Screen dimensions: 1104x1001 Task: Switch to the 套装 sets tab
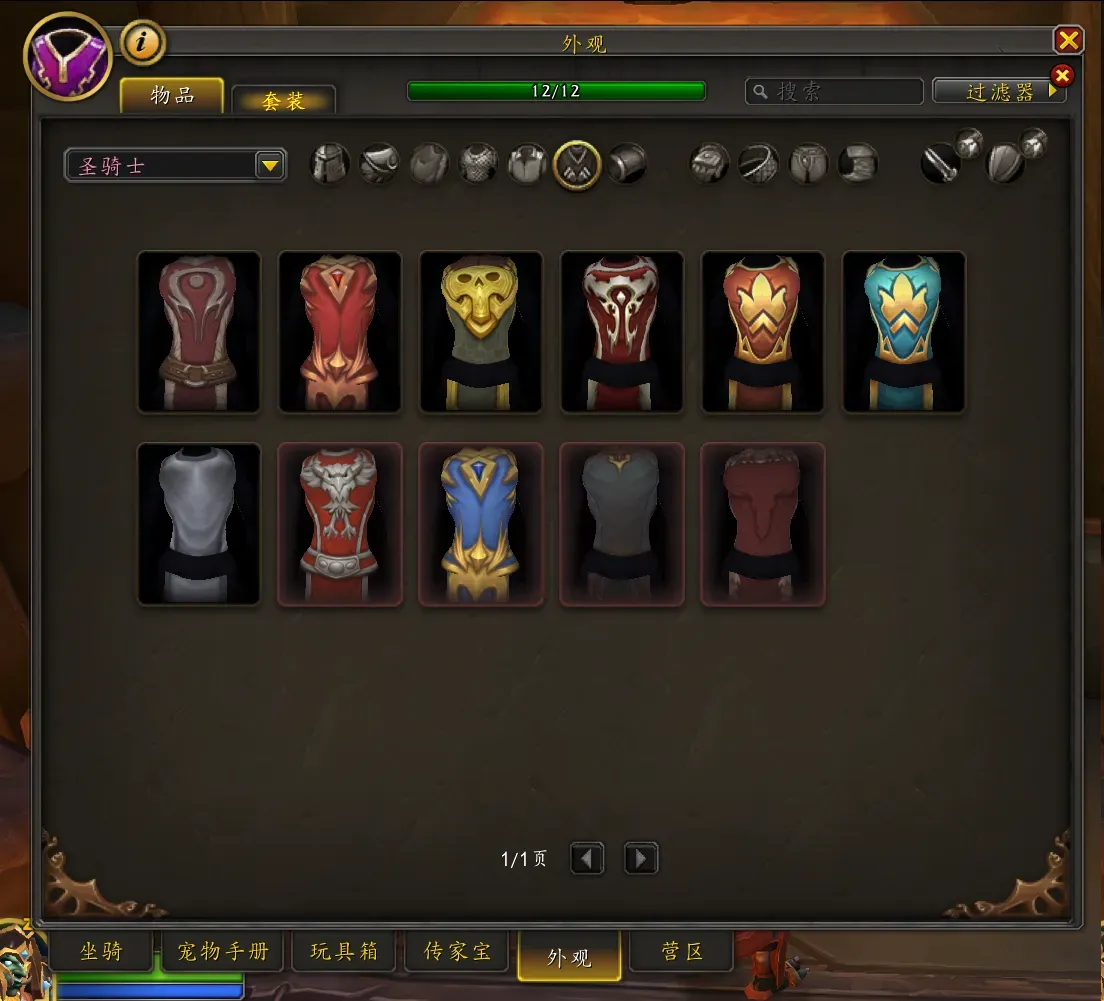pyautogui.click(x=283, y=100)
